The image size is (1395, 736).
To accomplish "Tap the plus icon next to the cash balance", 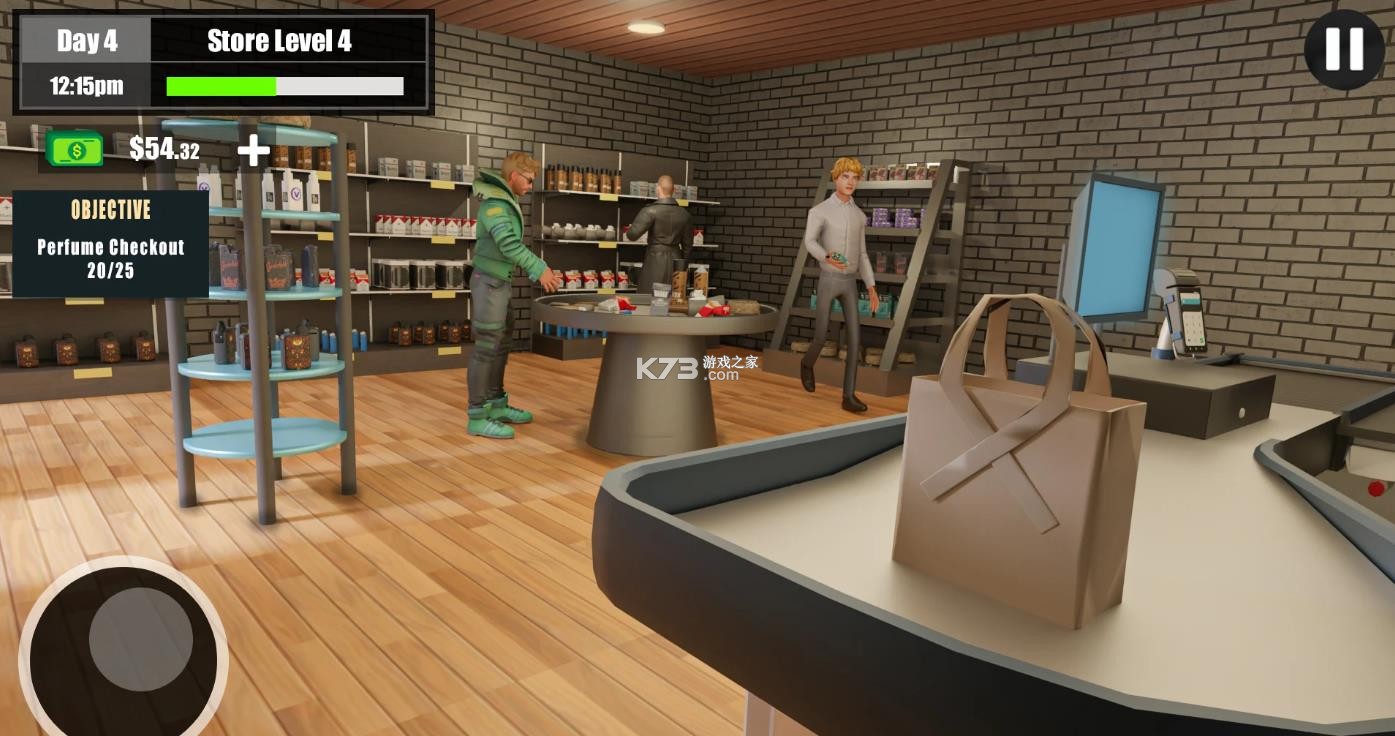I will [x=253, y=150].
